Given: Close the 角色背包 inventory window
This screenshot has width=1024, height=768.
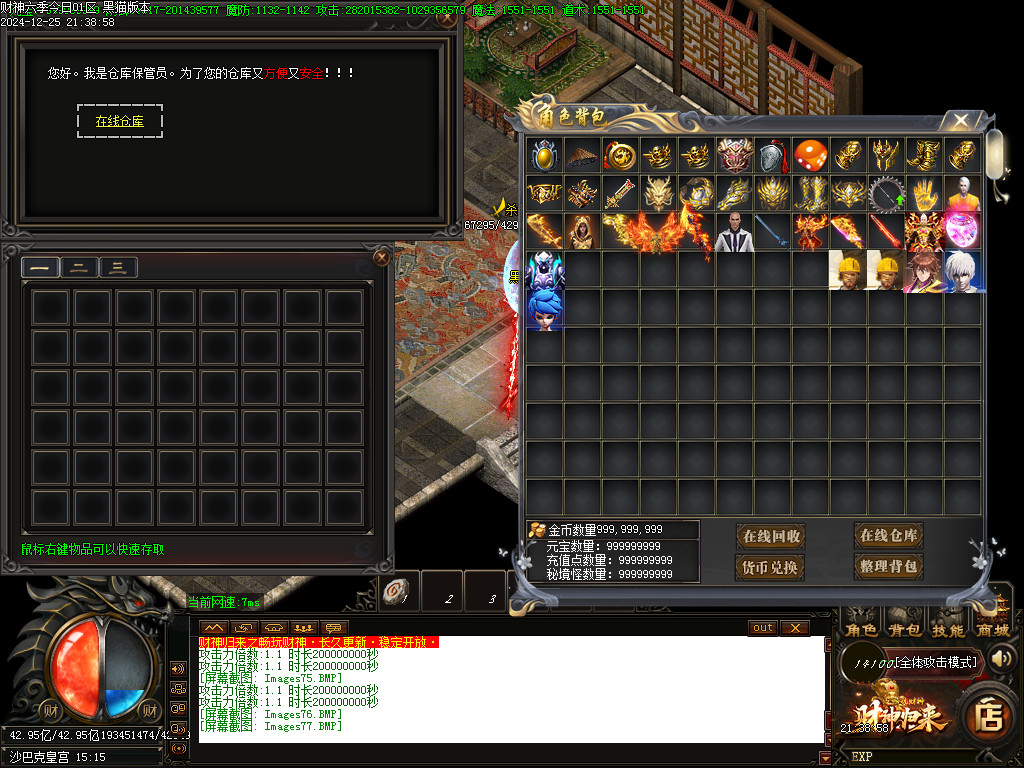Looking at the screenshot, I should (x=960, y=121).
